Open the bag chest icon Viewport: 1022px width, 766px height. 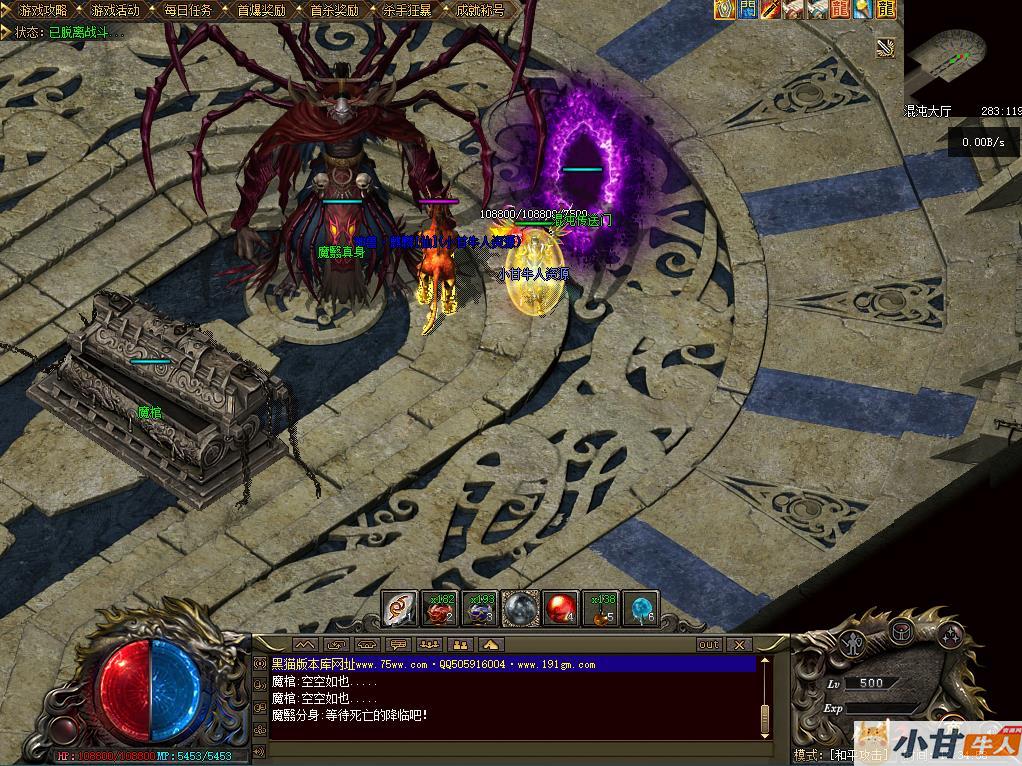(x=903, y=631)
